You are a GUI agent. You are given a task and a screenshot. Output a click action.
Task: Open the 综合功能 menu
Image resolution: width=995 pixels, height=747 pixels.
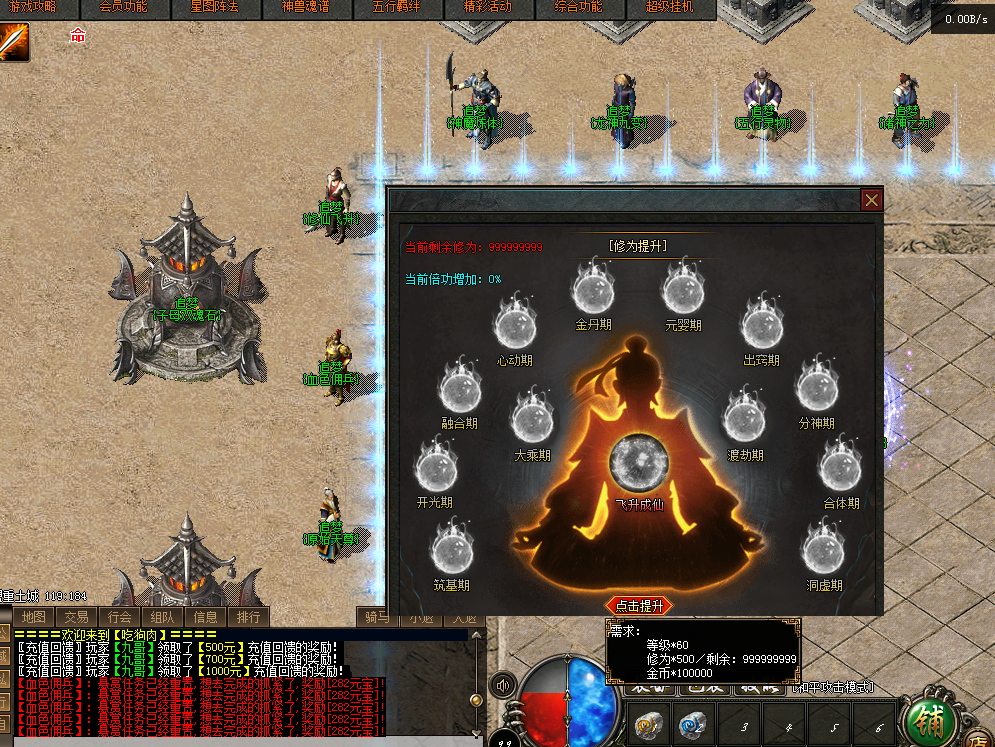[578, 8]
